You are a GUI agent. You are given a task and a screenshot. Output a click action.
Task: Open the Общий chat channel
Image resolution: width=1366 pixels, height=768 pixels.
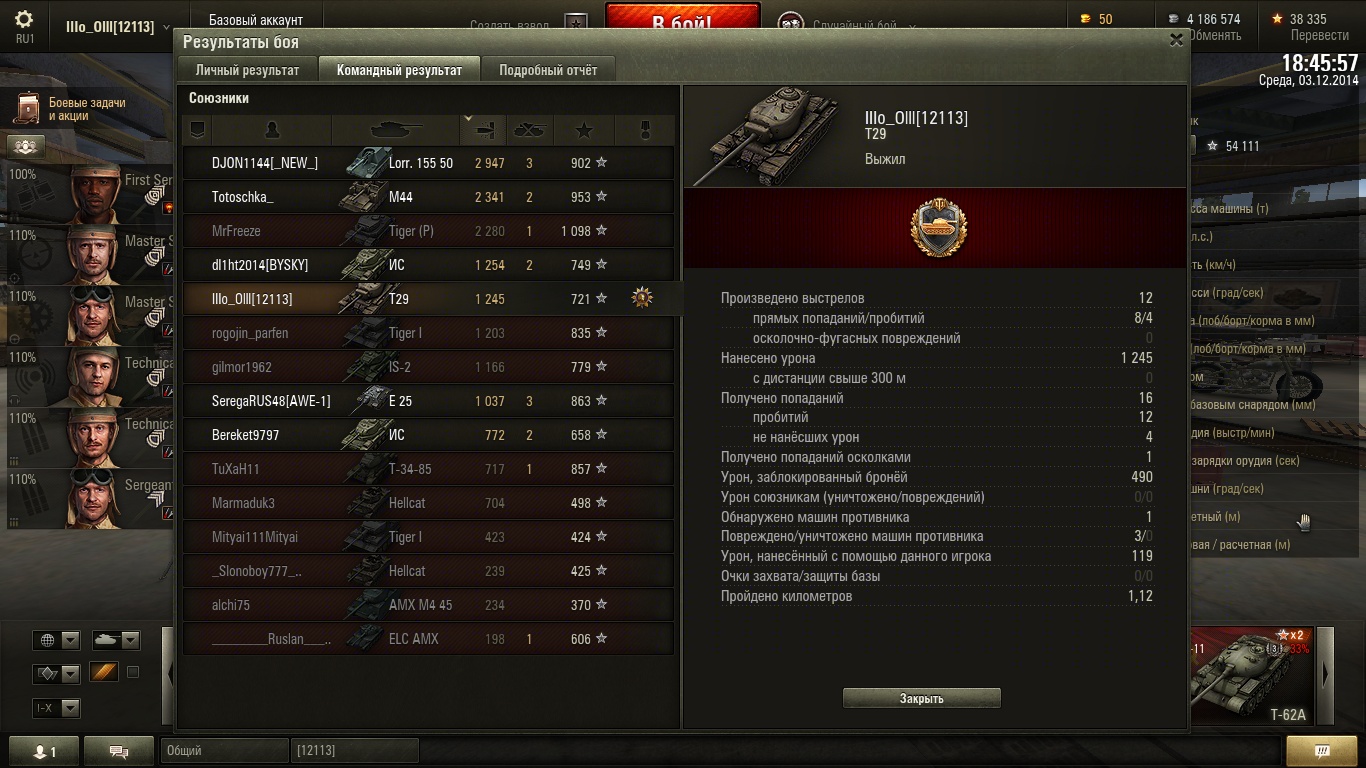(222, 750)
